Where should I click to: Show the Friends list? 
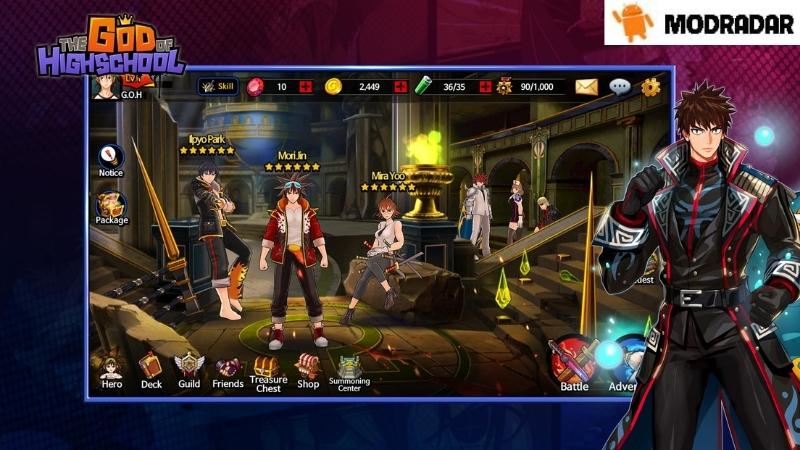228,369
